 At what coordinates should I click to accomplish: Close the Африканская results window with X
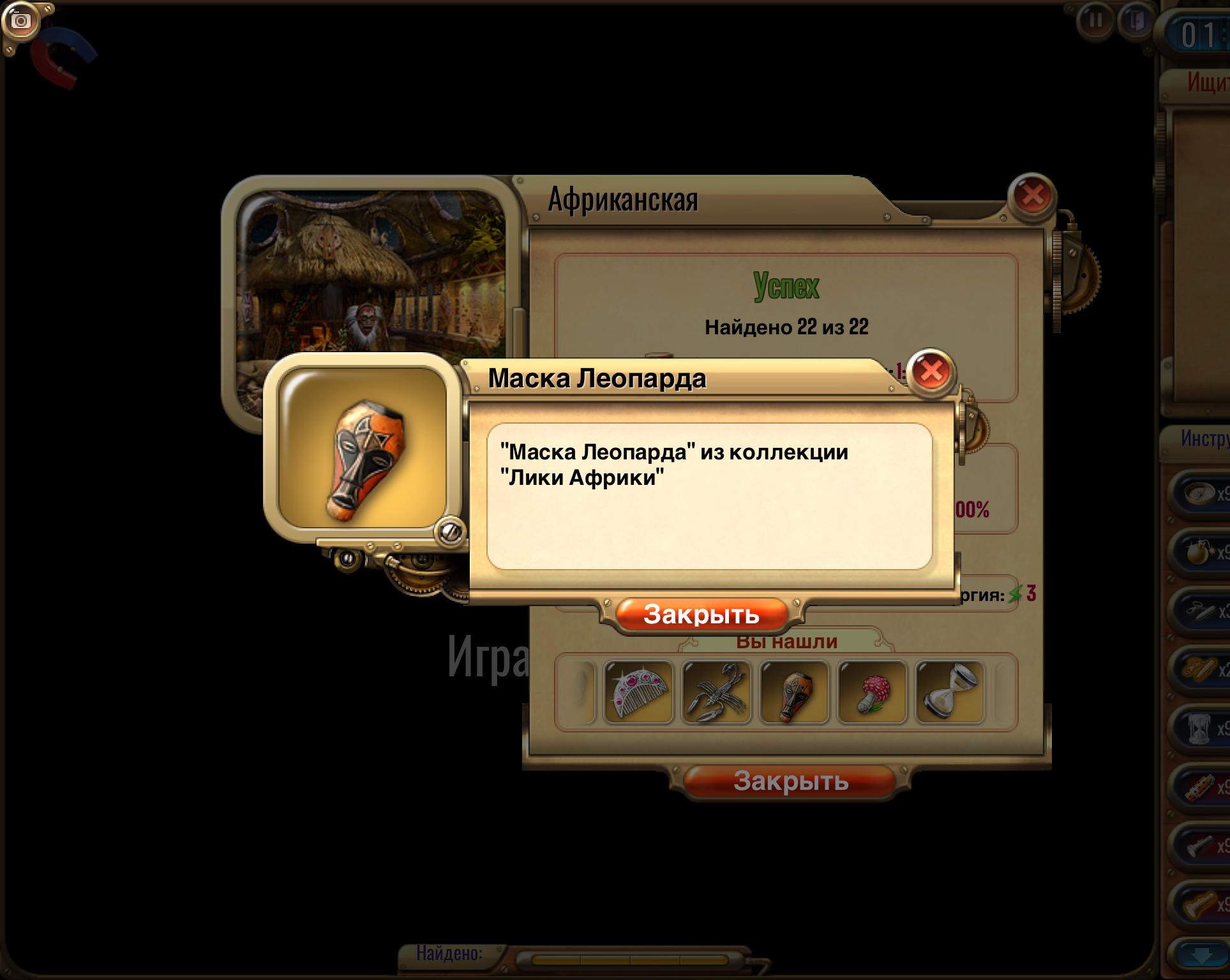pos(1032,196)
